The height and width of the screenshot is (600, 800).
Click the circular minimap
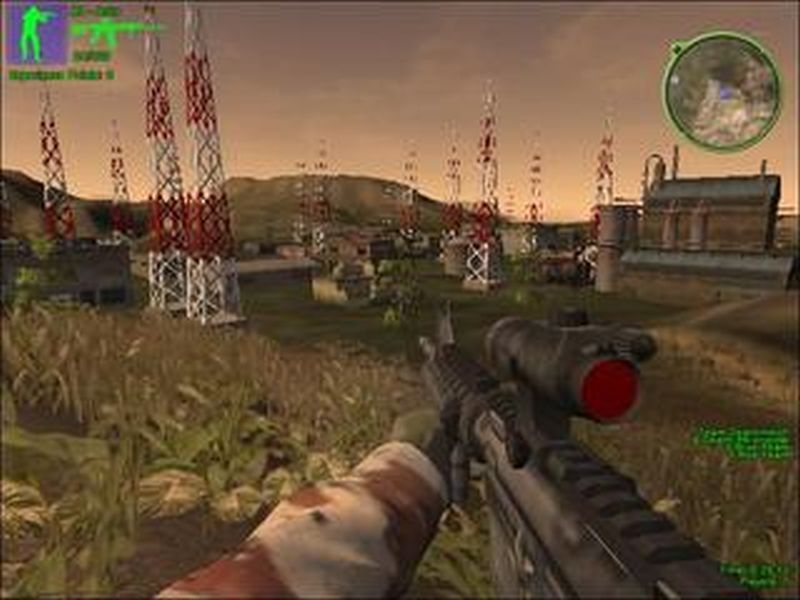(721, 91)
